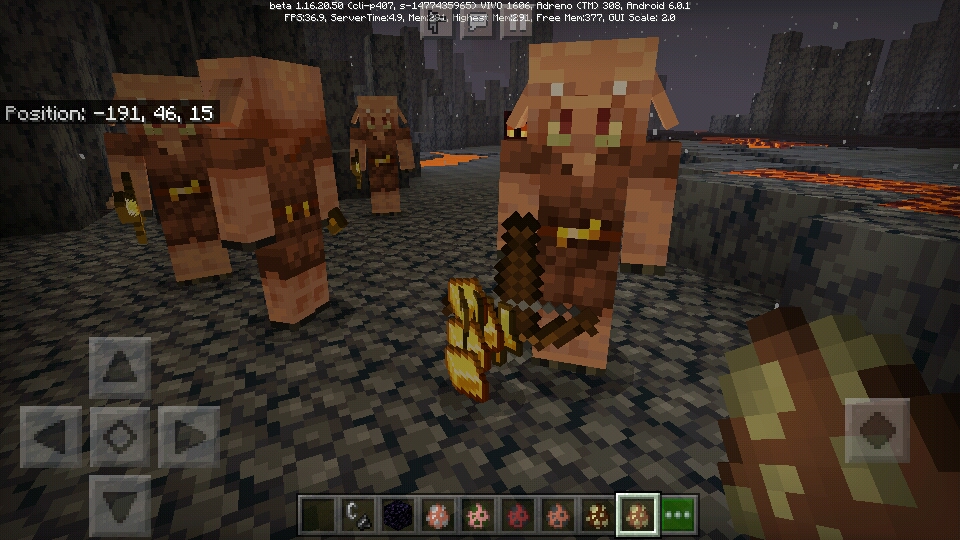Select the highlighted spawn egg slot
This screenshot has height=540, width=960.
637,515
